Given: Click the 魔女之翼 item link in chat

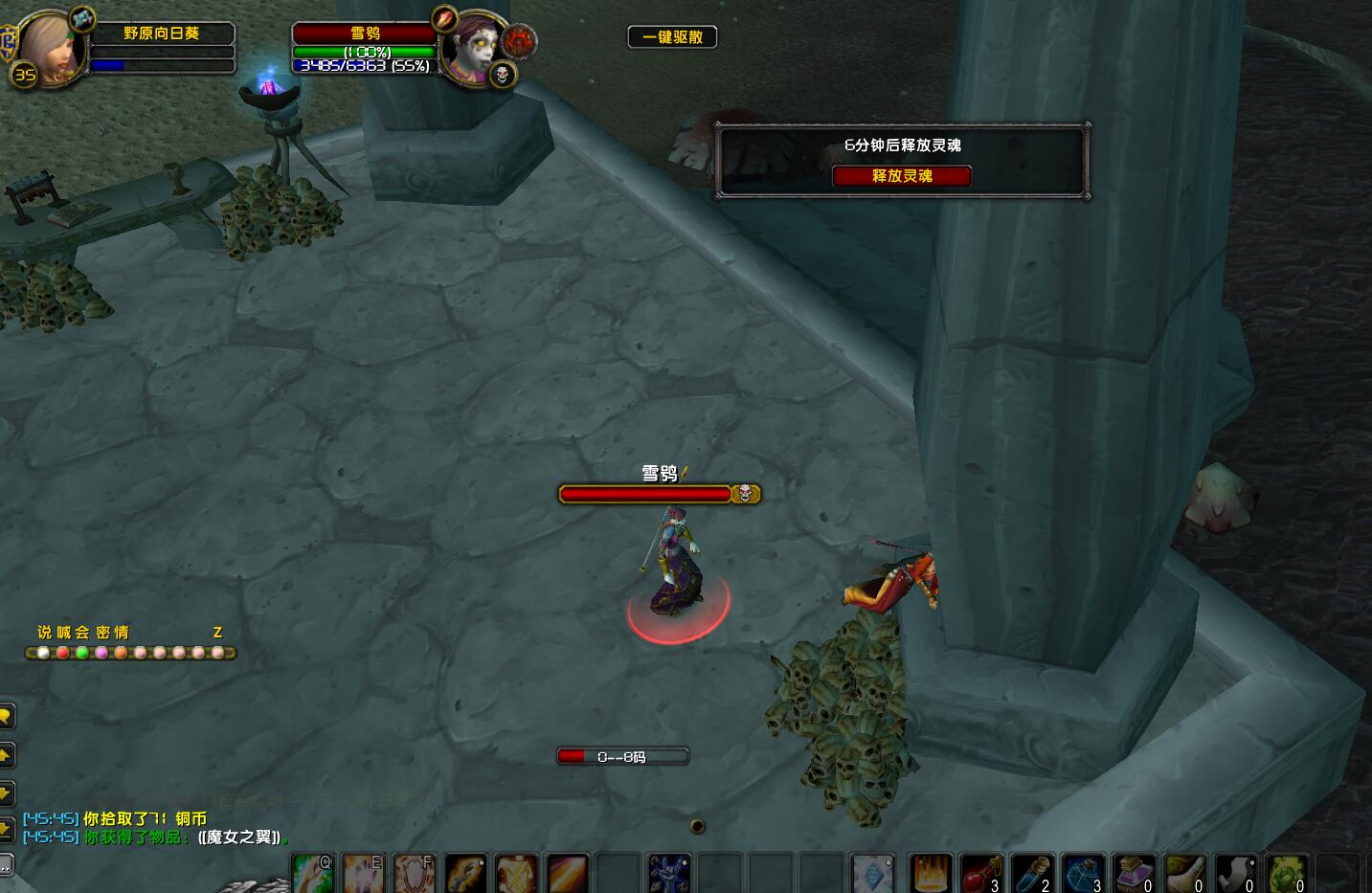Looking at the screenshot, I should 240,837.
